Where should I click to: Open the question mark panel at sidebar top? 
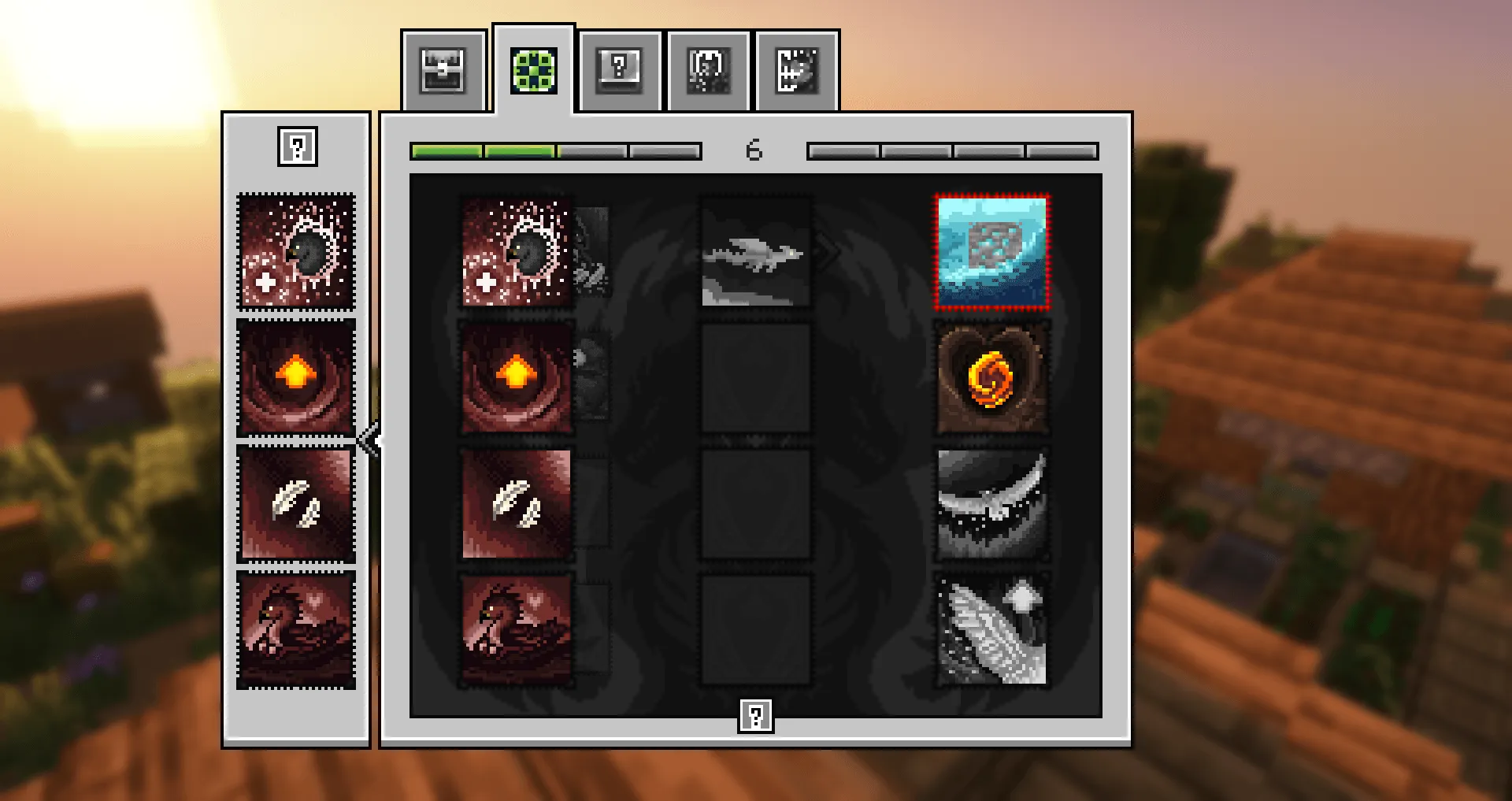(x=297, y=148)
